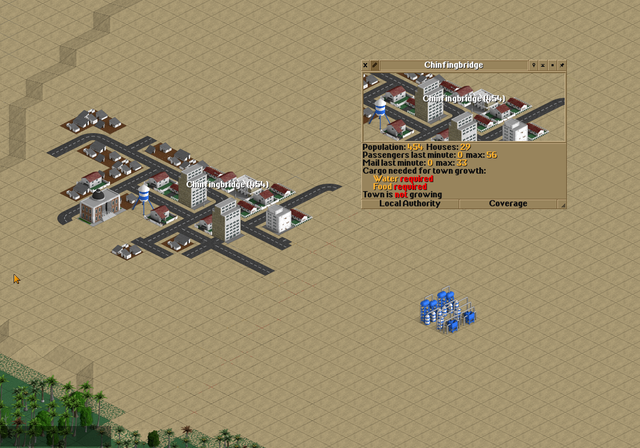The image size is (640, 448).
Task: Rename town using the pencil icon
Action: click(x=375, y=65)
